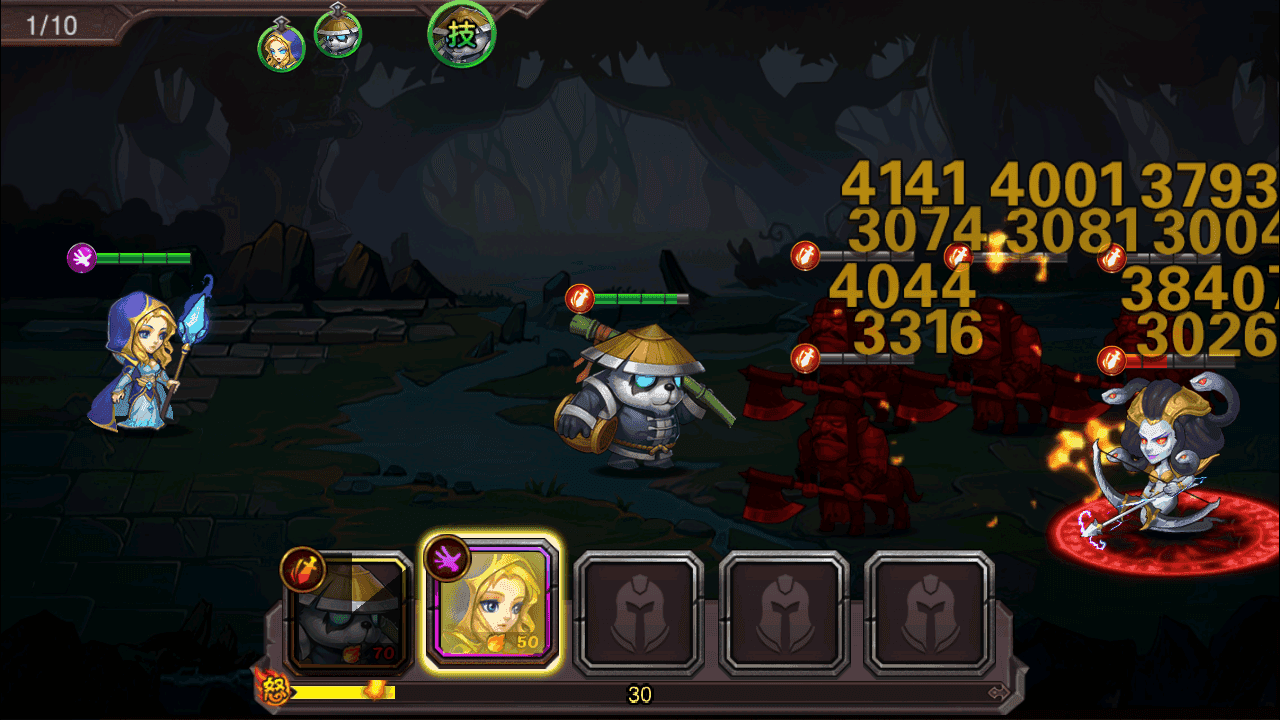This screenshot has width=1280, height=720.
Task: Select the blonde mage hero card
Action: pos(491,604)
